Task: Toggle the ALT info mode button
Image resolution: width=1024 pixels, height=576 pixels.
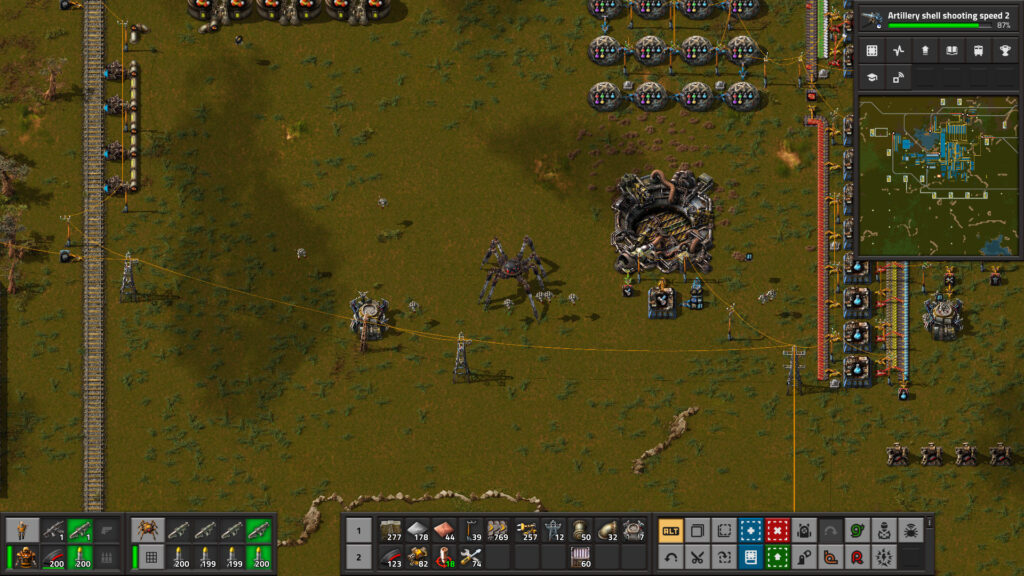Action: click(x=670, y=530)
